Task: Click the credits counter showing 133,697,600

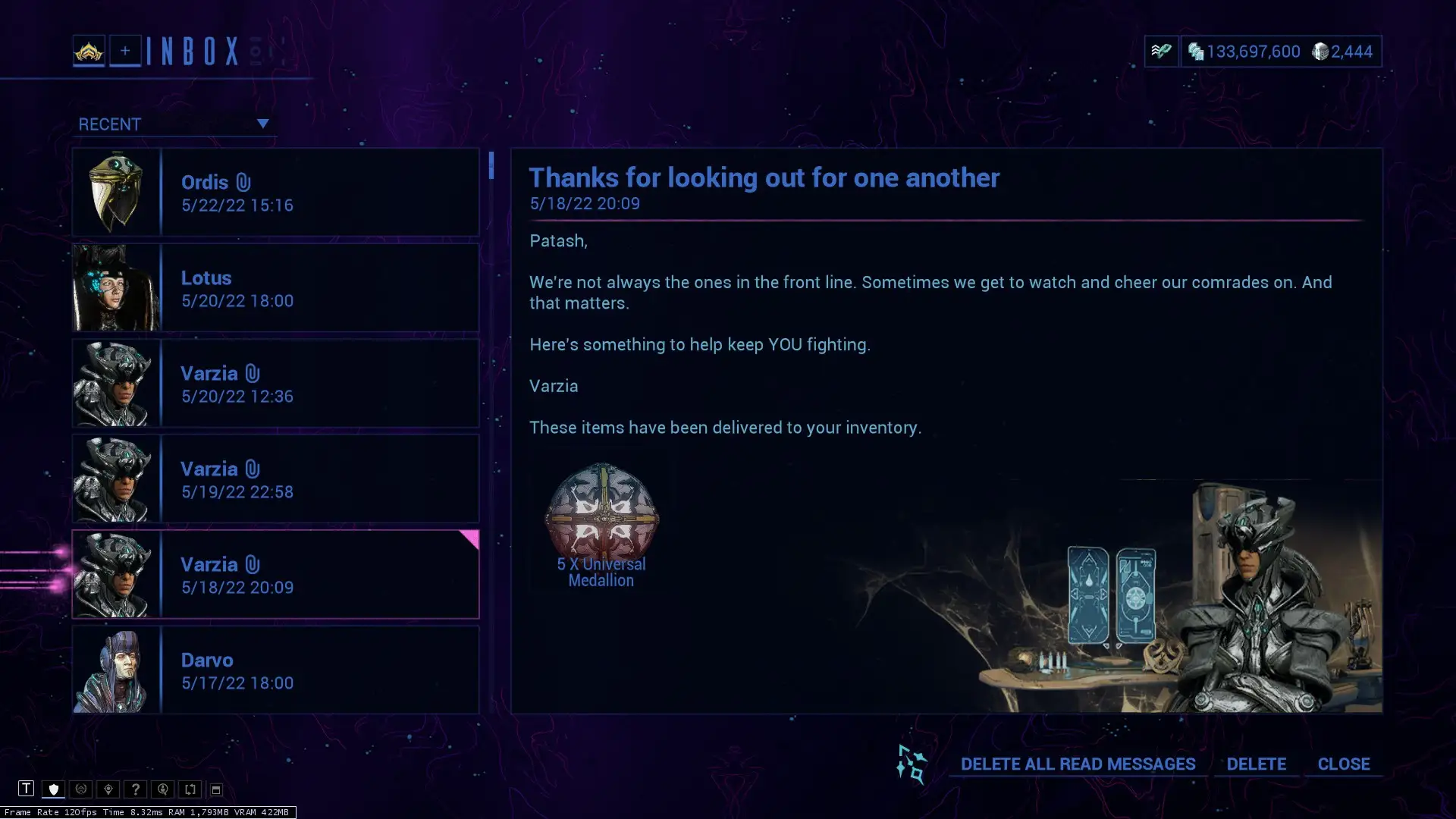Action: (x=1250, y=52)
